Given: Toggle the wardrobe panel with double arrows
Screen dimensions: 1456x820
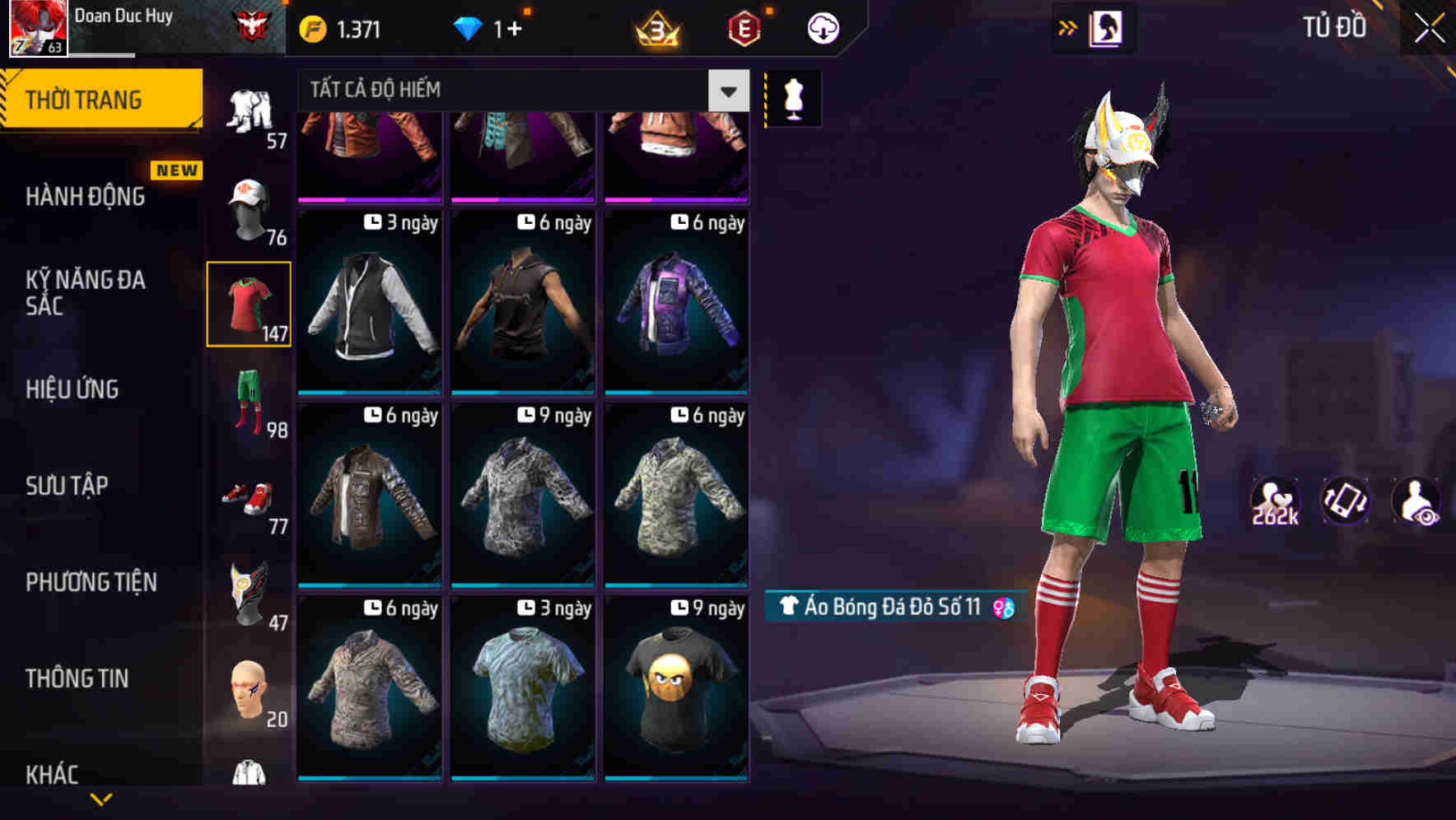Looking at the screenshot, I should (x=1068, y=27).
